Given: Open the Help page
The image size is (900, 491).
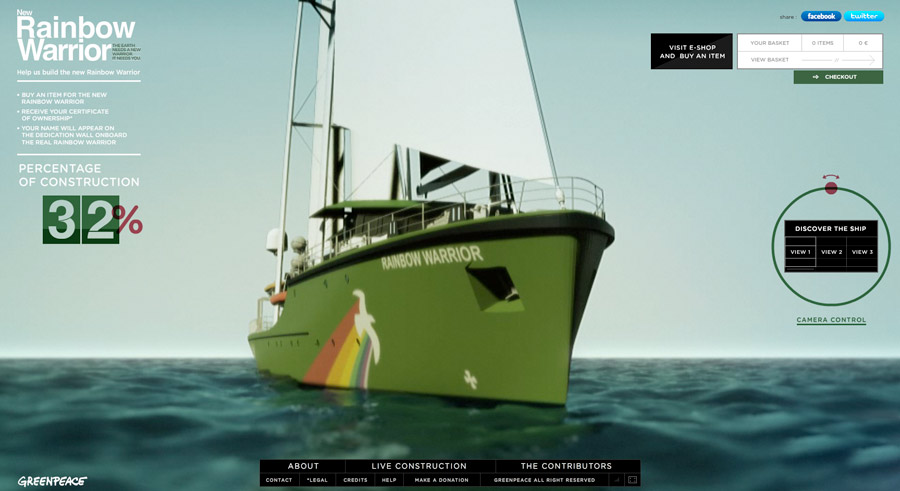Looking at the screenshot, I should [389, 480].
